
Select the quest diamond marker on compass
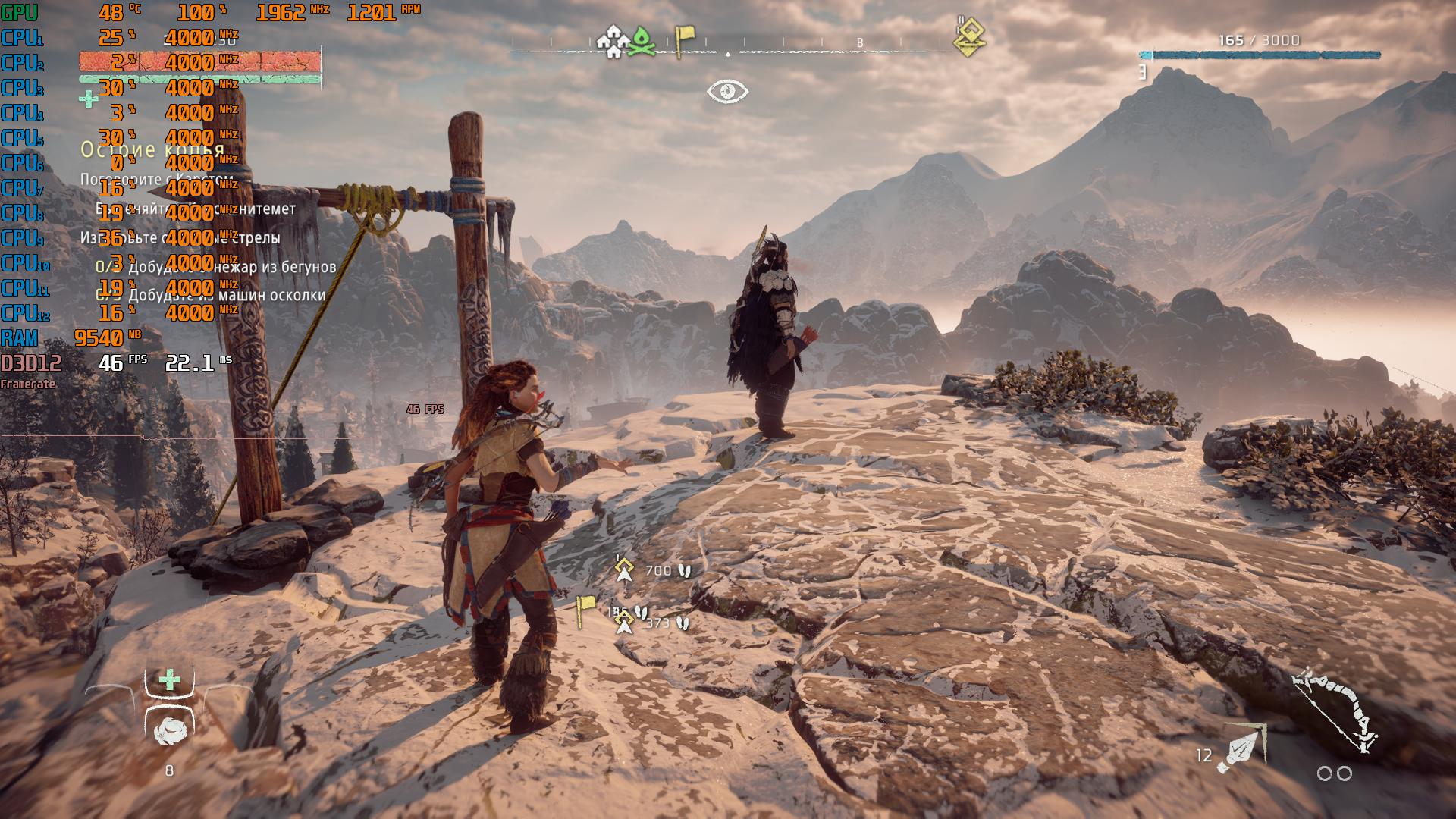pos(969,37)
